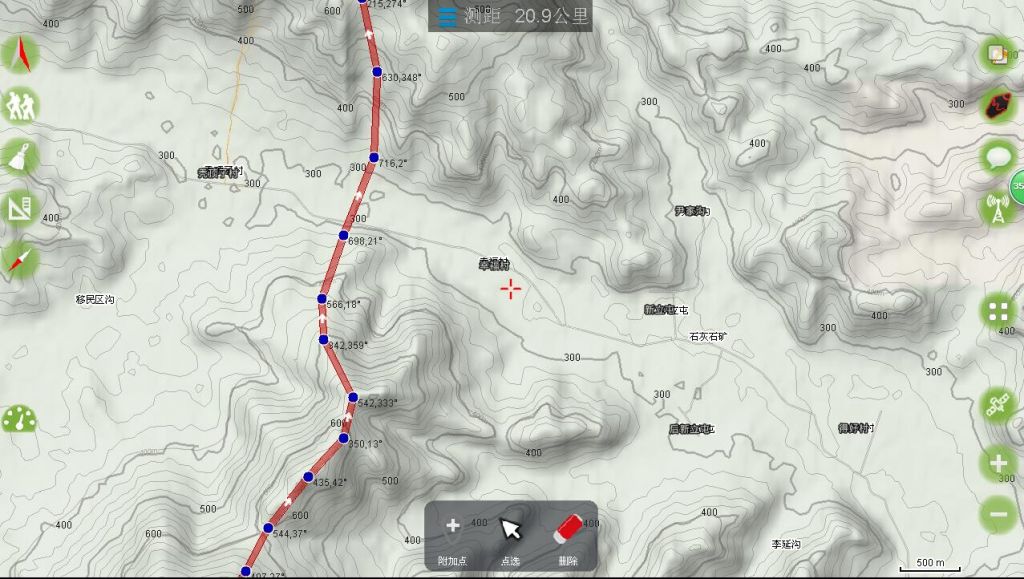Click the red-and-black map icon

[x=998, y=104]
